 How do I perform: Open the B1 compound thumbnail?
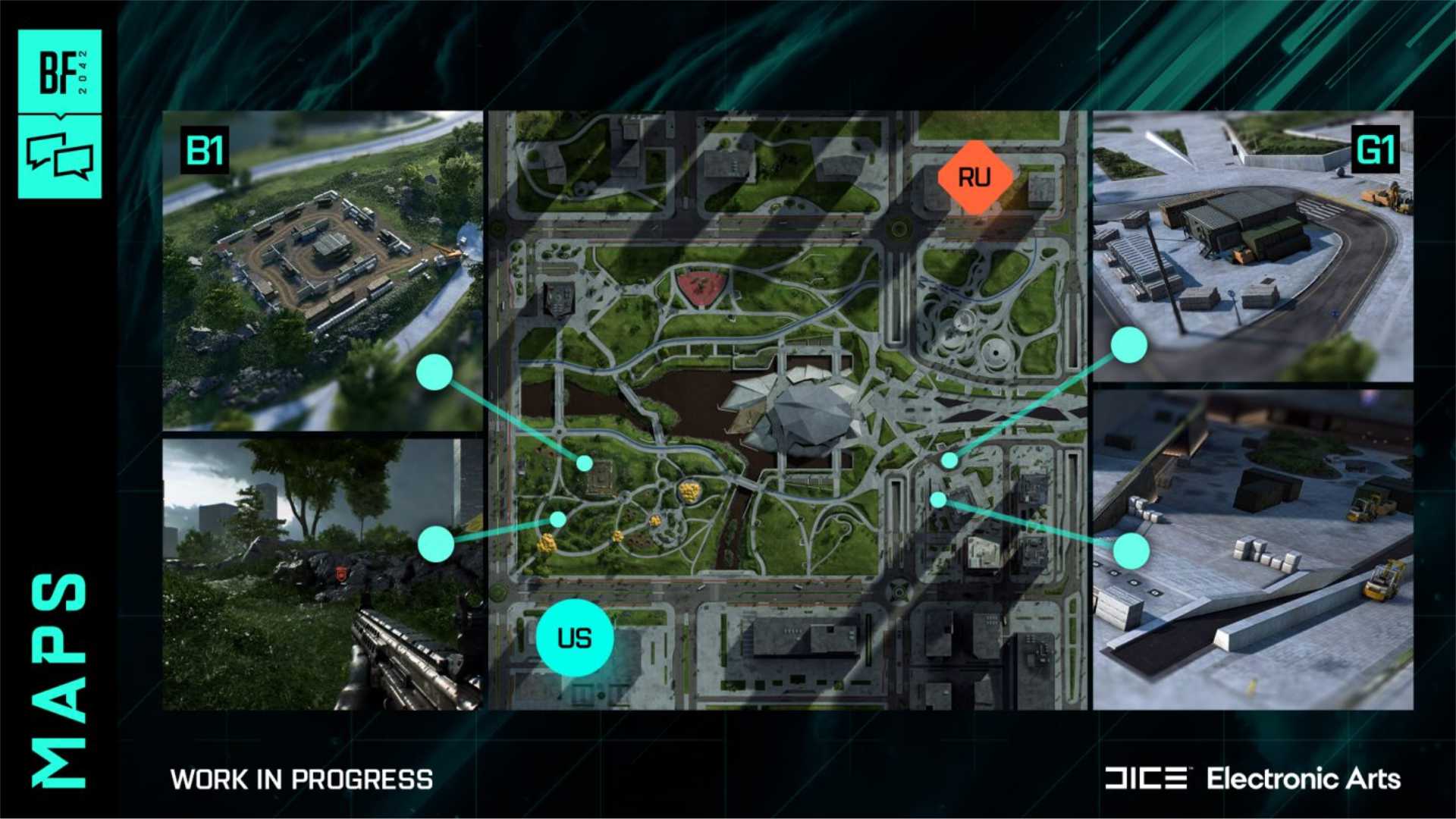322,271
